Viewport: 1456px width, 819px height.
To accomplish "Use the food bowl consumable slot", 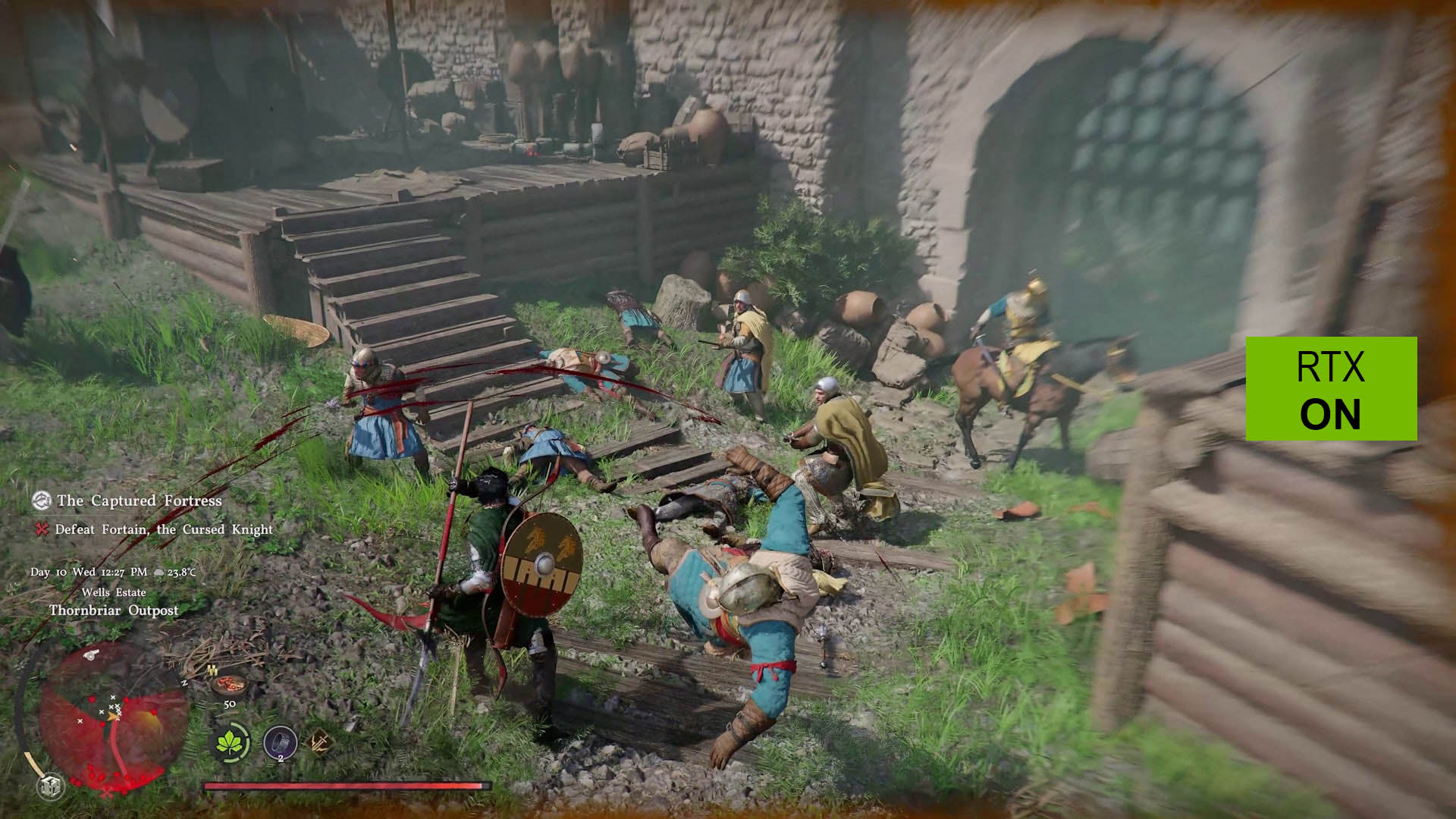I will (229, 685).
